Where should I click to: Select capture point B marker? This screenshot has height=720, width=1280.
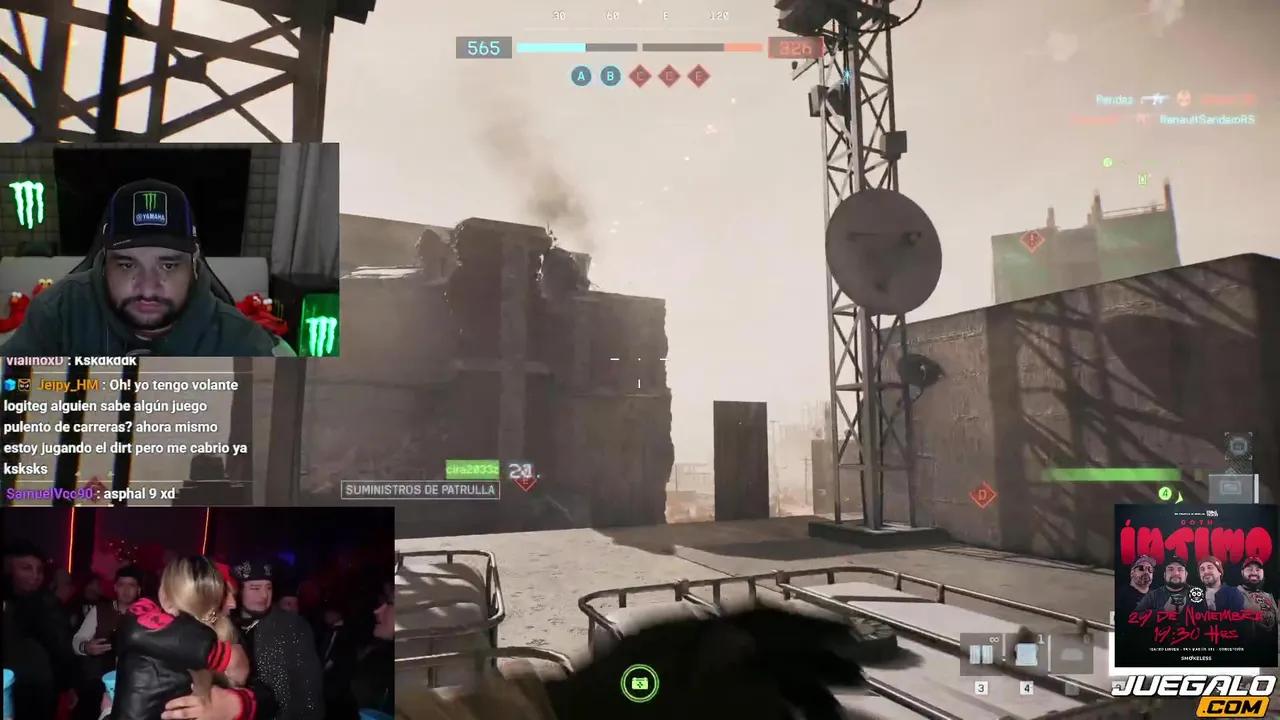pyautogui.click(x=610, y=76)
